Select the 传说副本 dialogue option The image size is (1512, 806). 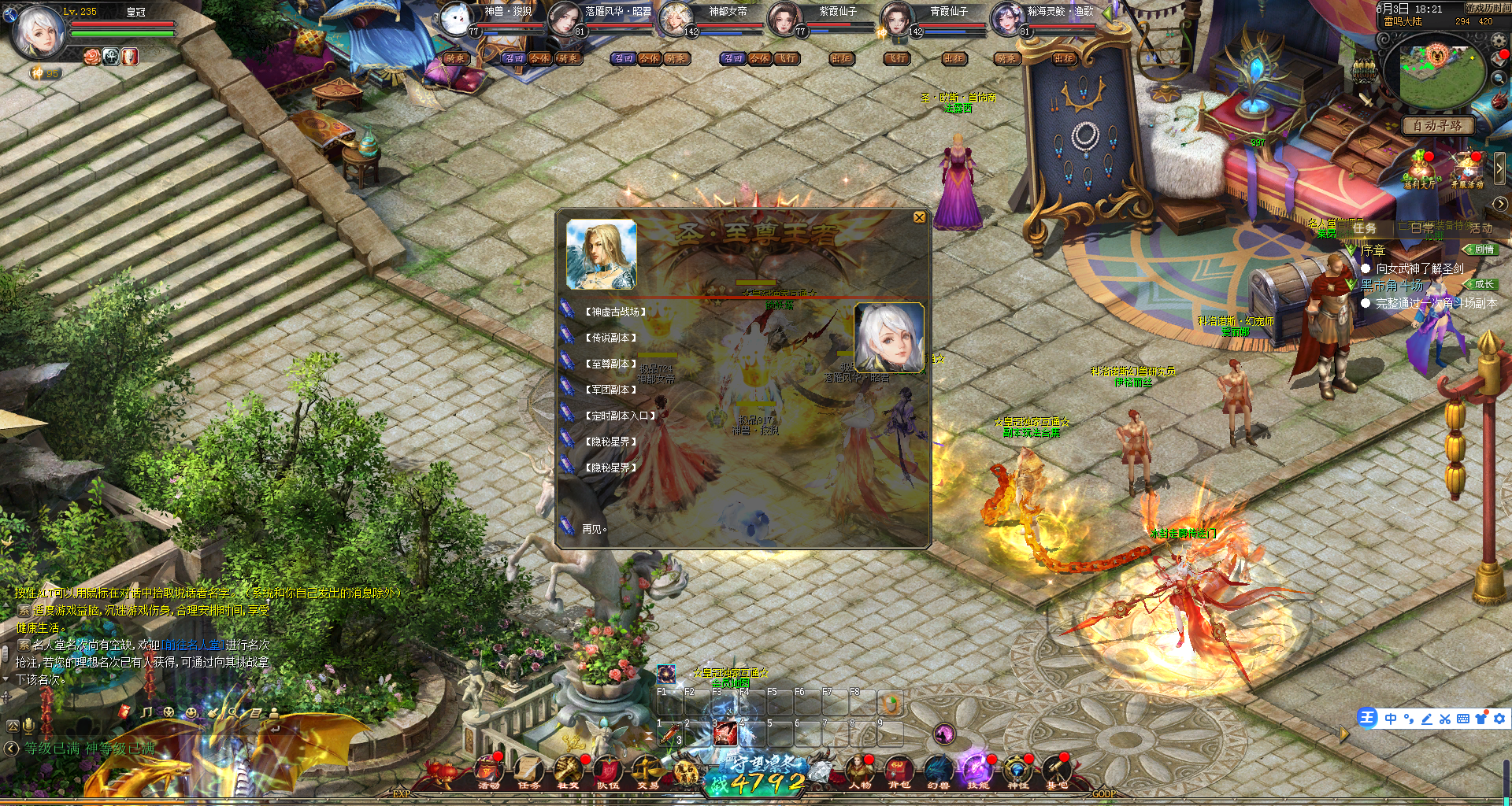(x=610, y=338)
